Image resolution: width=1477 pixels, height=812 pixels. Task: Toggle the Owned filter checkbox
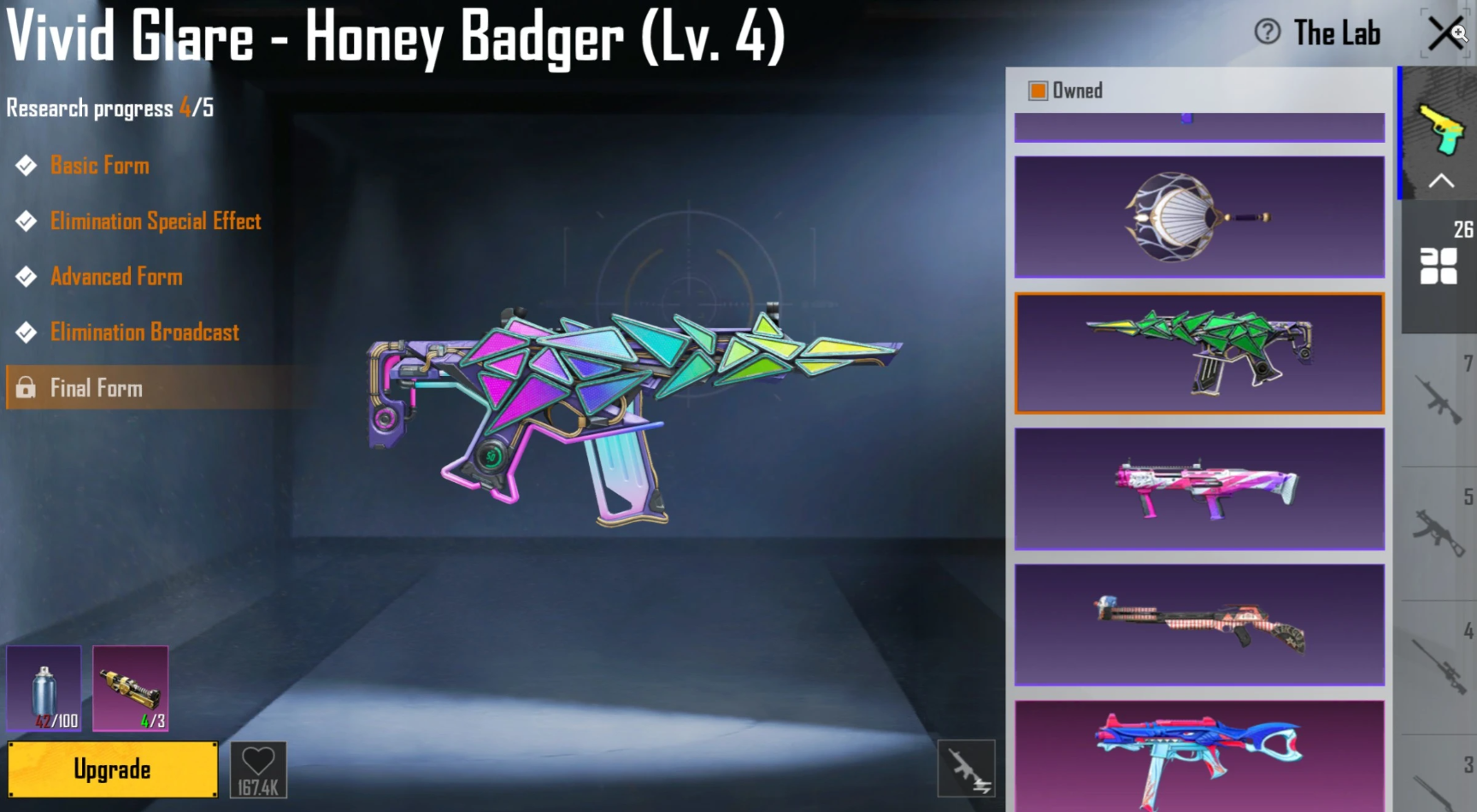(1039, 89)
